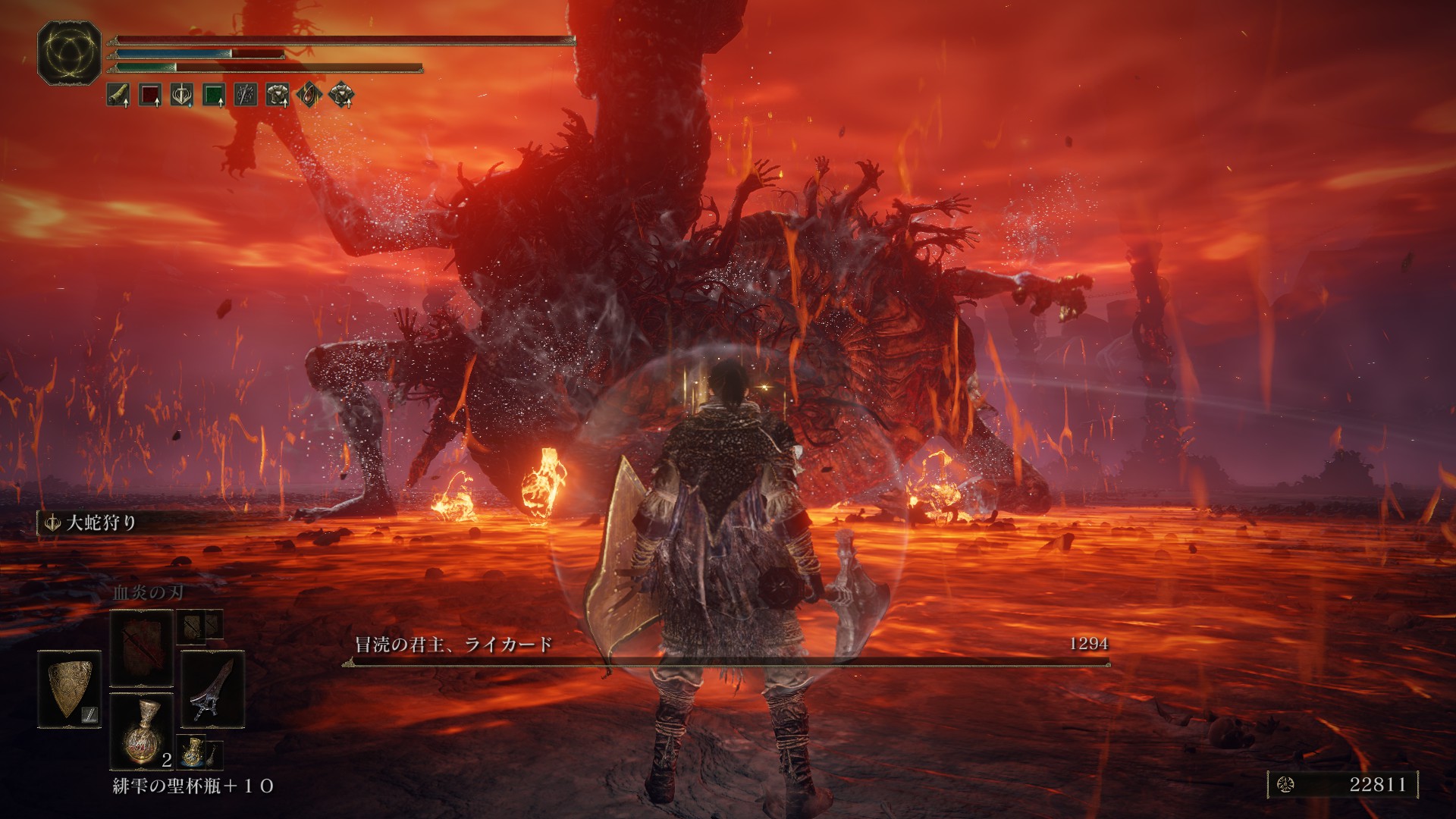This screenshot has height=819, width=1456.
Task: Inspect the red square buff icon
Action: [x=149, y=95]
